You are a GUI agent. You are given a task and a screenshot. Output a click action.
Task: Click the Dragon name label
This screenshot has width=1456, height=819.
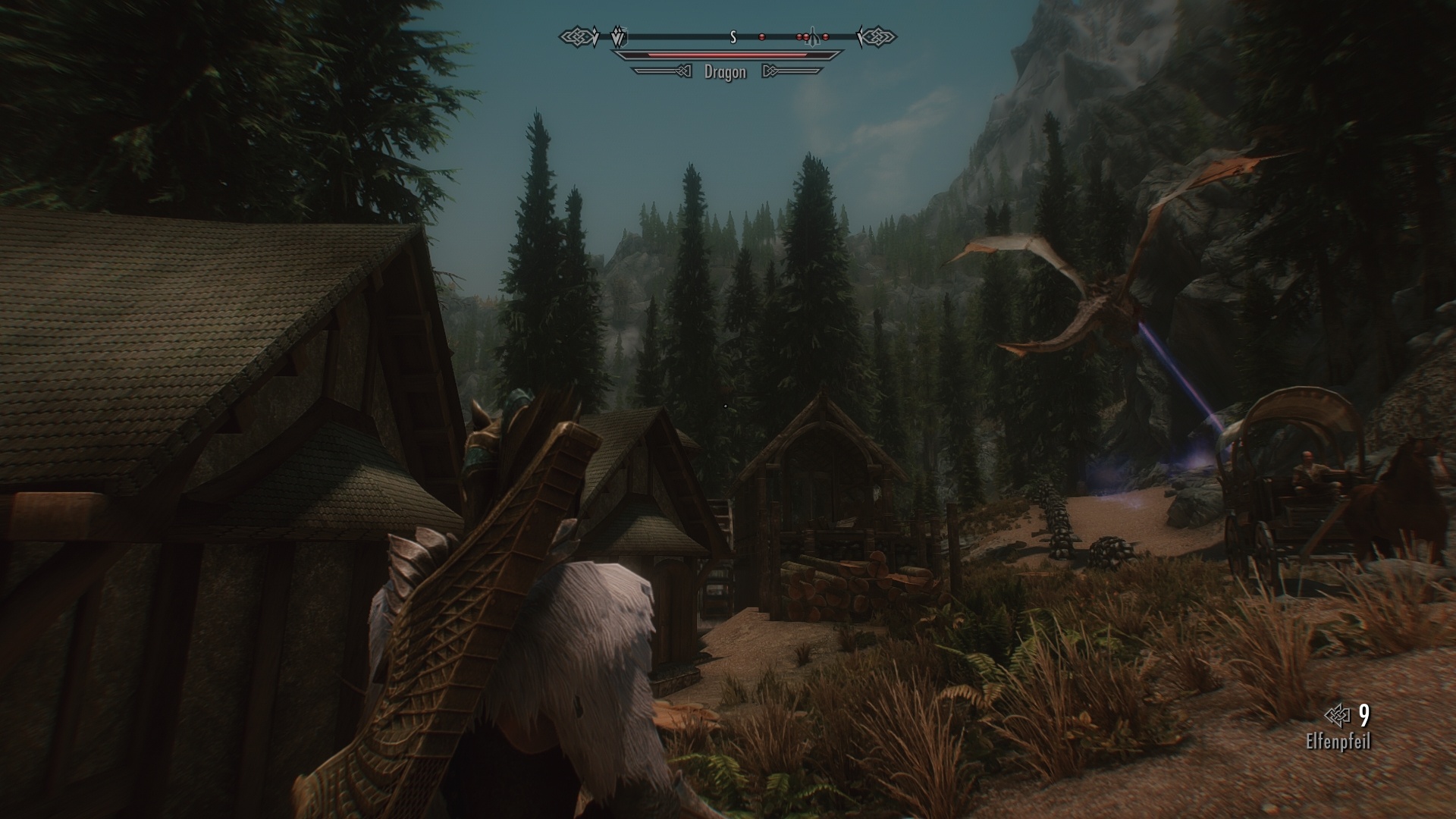pos(725,71)
